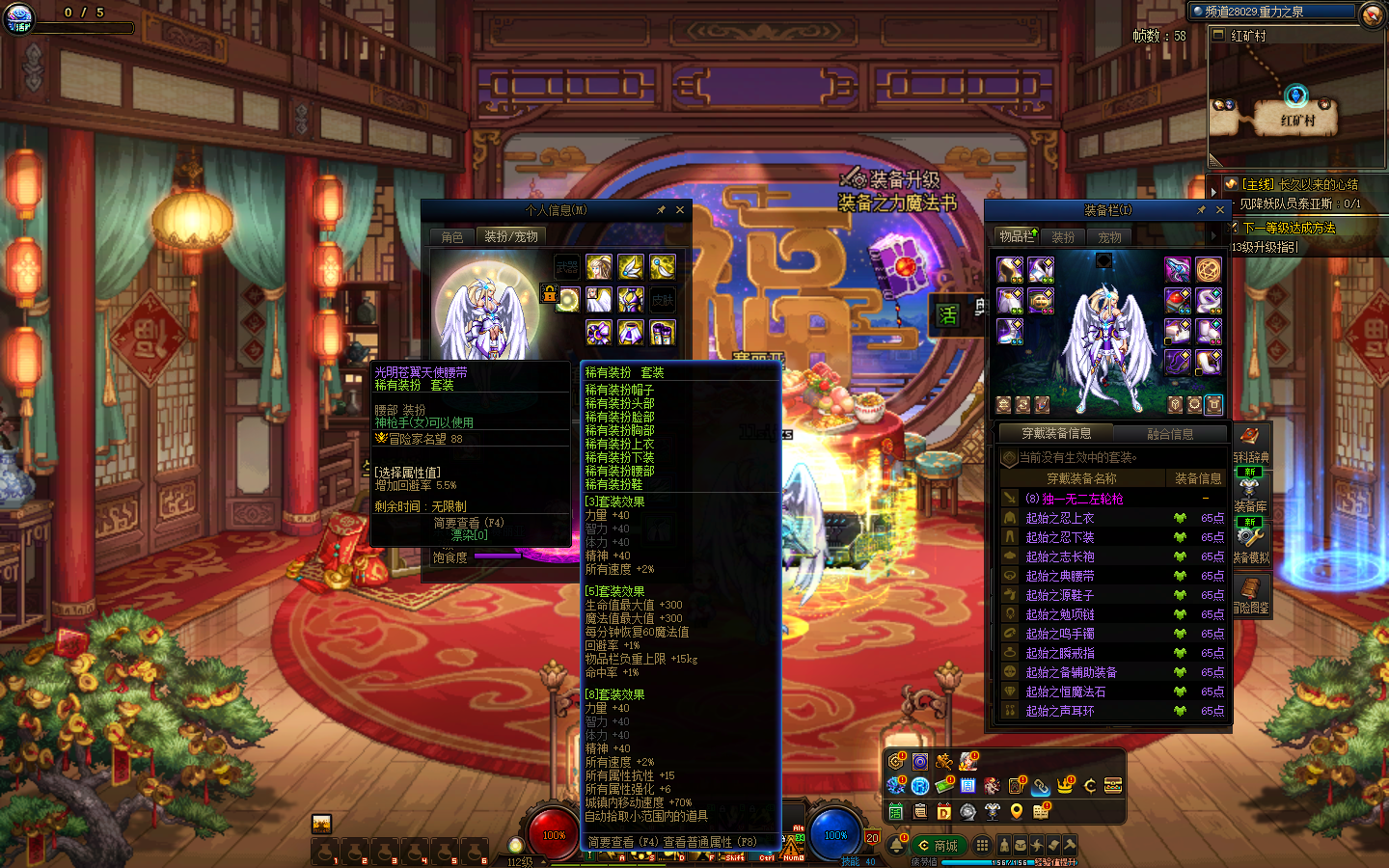Open the treasure chest icon
This screenshot has height=868, width=1389.
tap(1113, 785)
